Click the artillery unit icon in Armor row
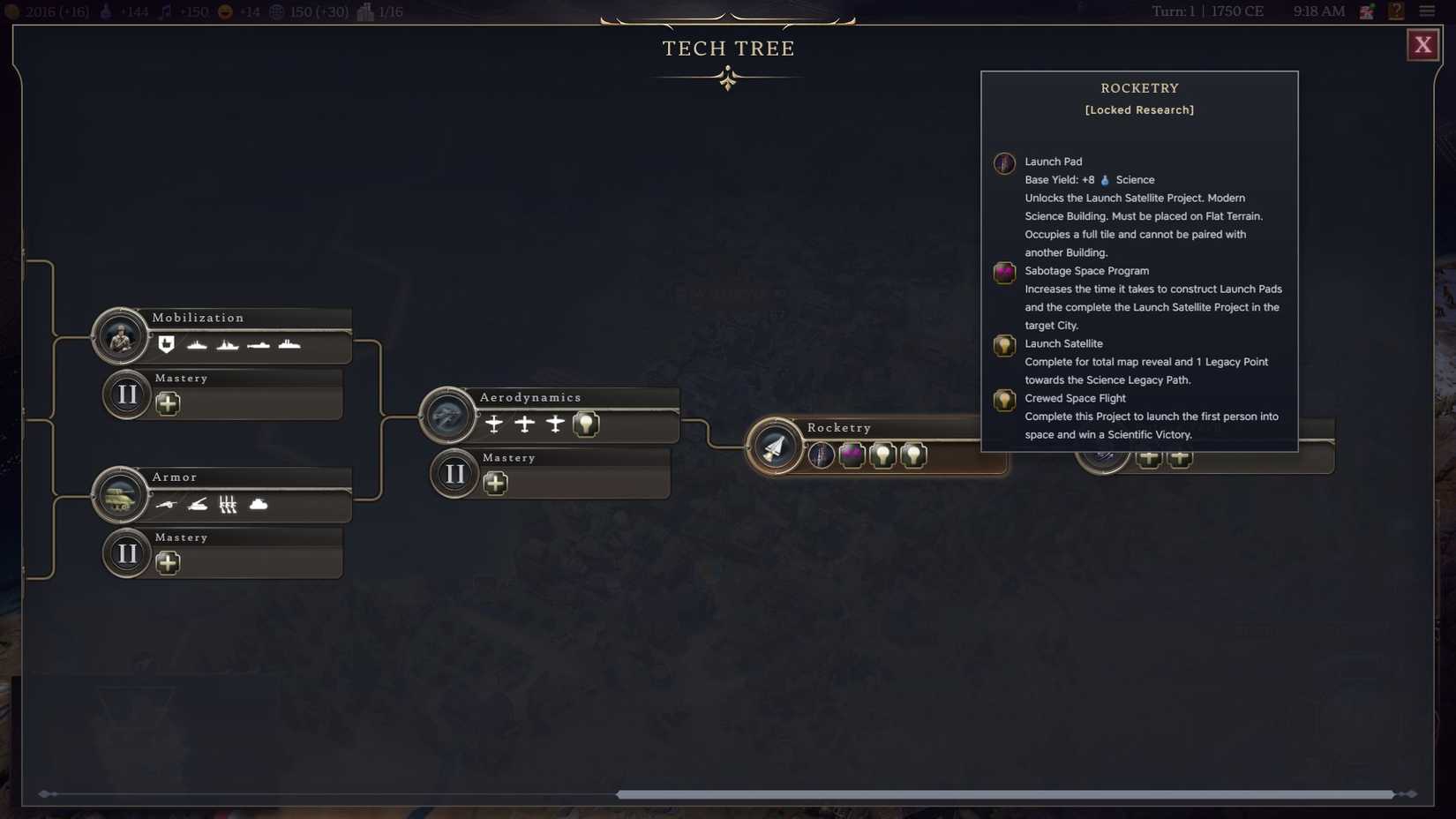This screenshot has height=819, width=1456. tap(167, 504)
